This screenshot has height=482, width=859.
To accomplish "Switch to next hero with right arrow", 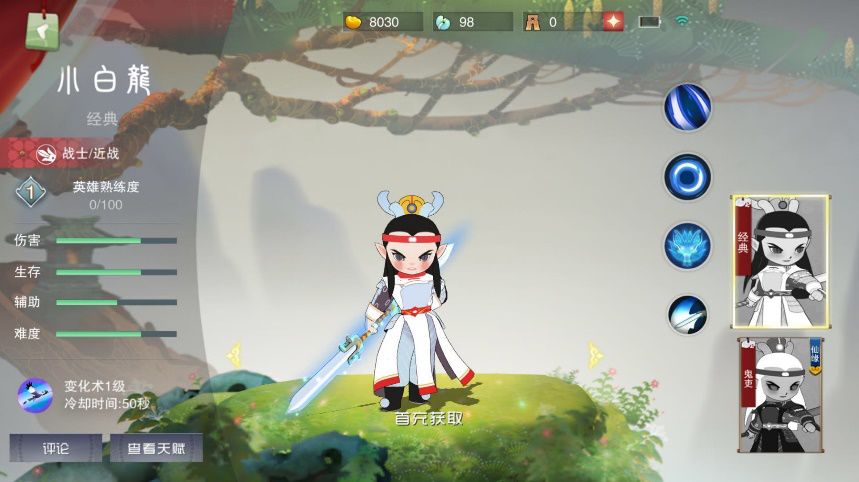I will (x=596, y=353).
